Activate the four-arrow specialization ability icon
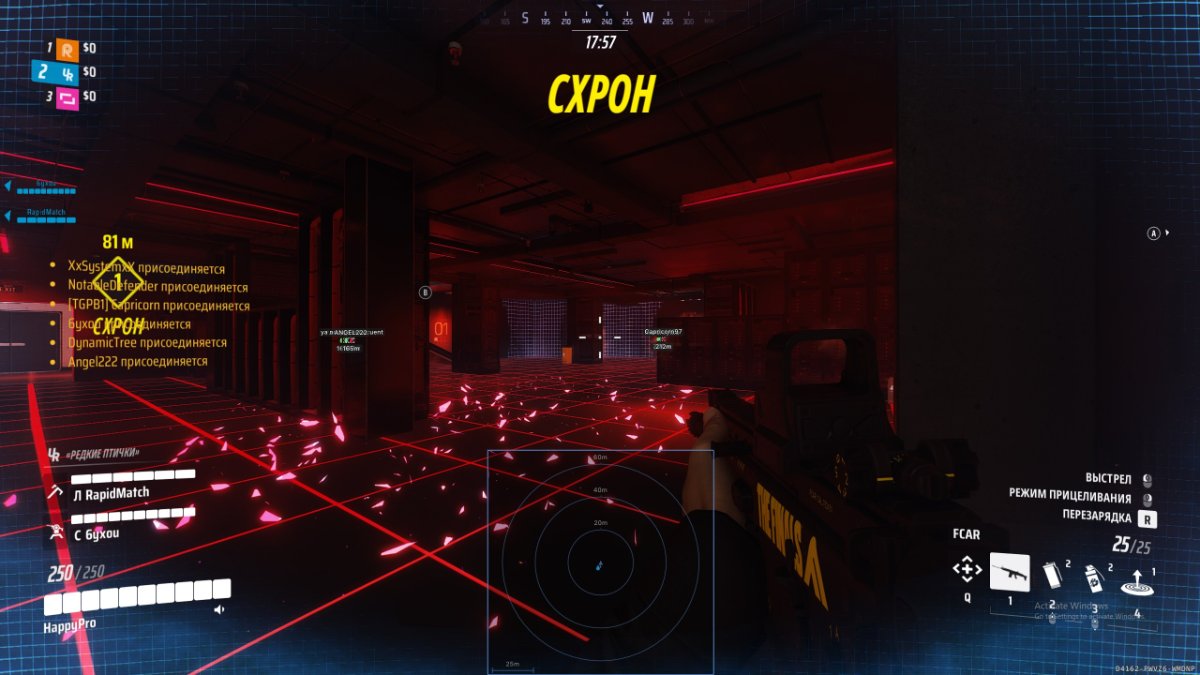Image resolution: width=1200 pixels, height=675 pixels. coord(966,570)
